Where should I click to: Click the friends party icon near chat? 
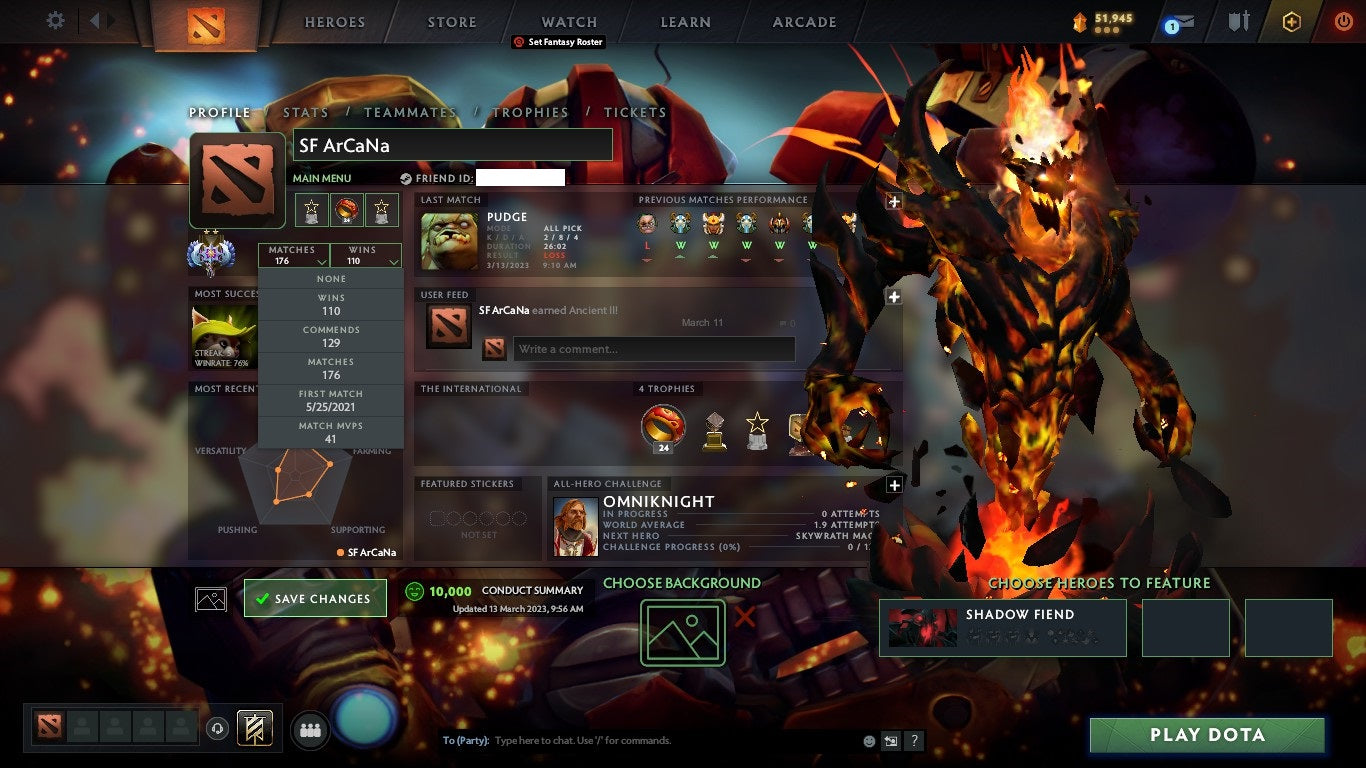[x=310, y=730]
